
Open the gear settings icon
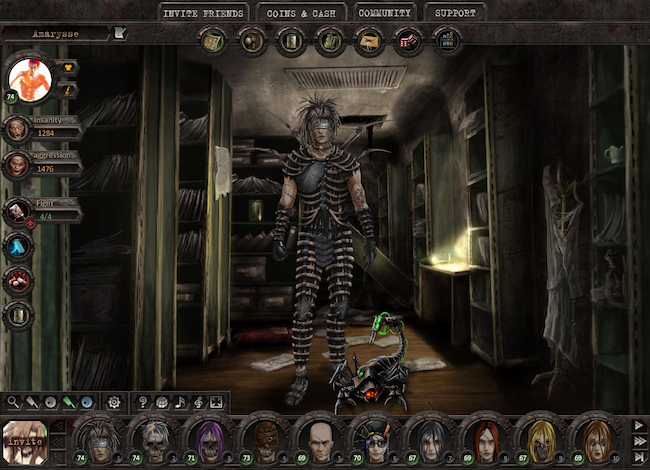point(114,402)
